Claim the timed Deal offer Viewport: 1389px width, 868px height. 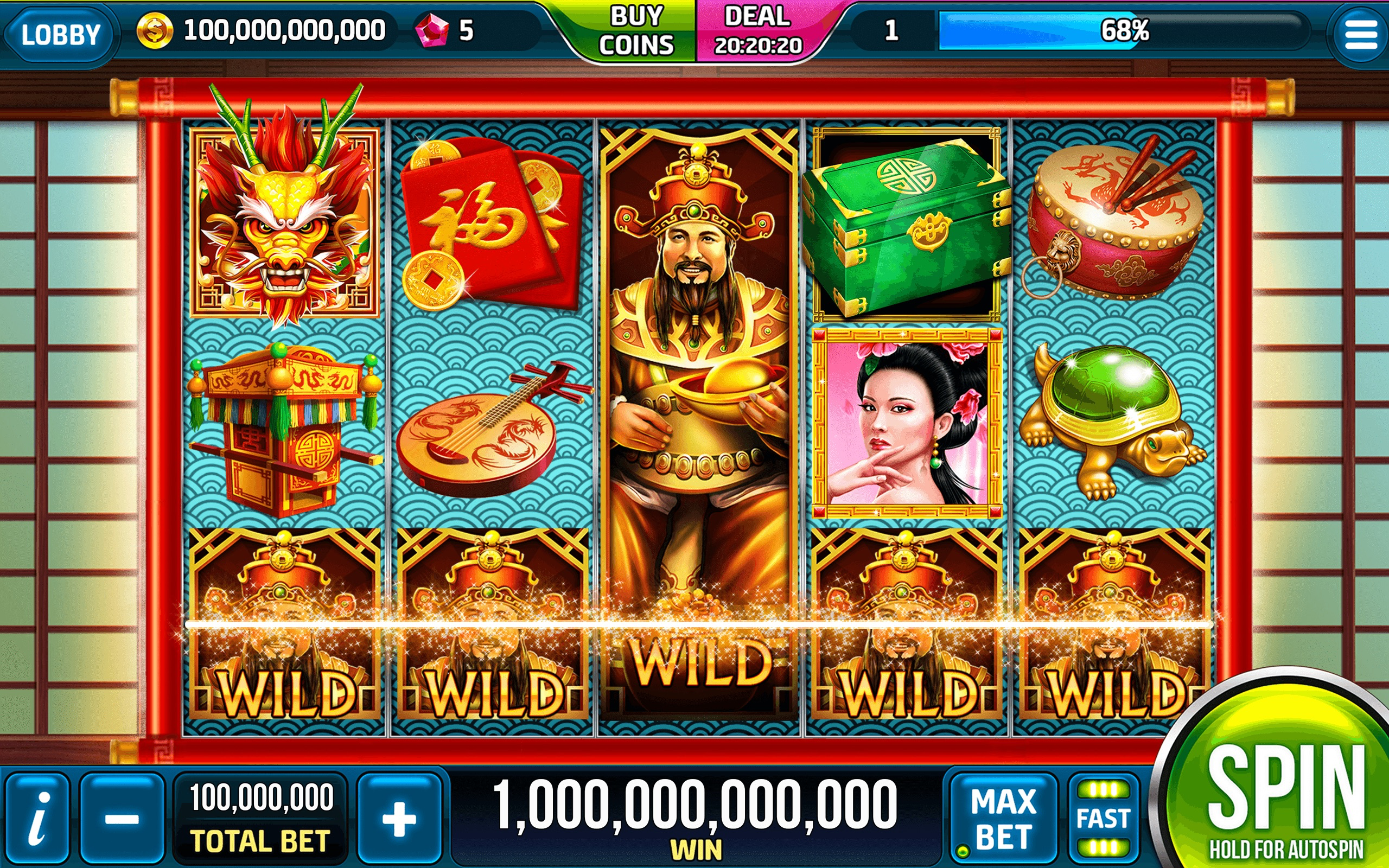757,31
